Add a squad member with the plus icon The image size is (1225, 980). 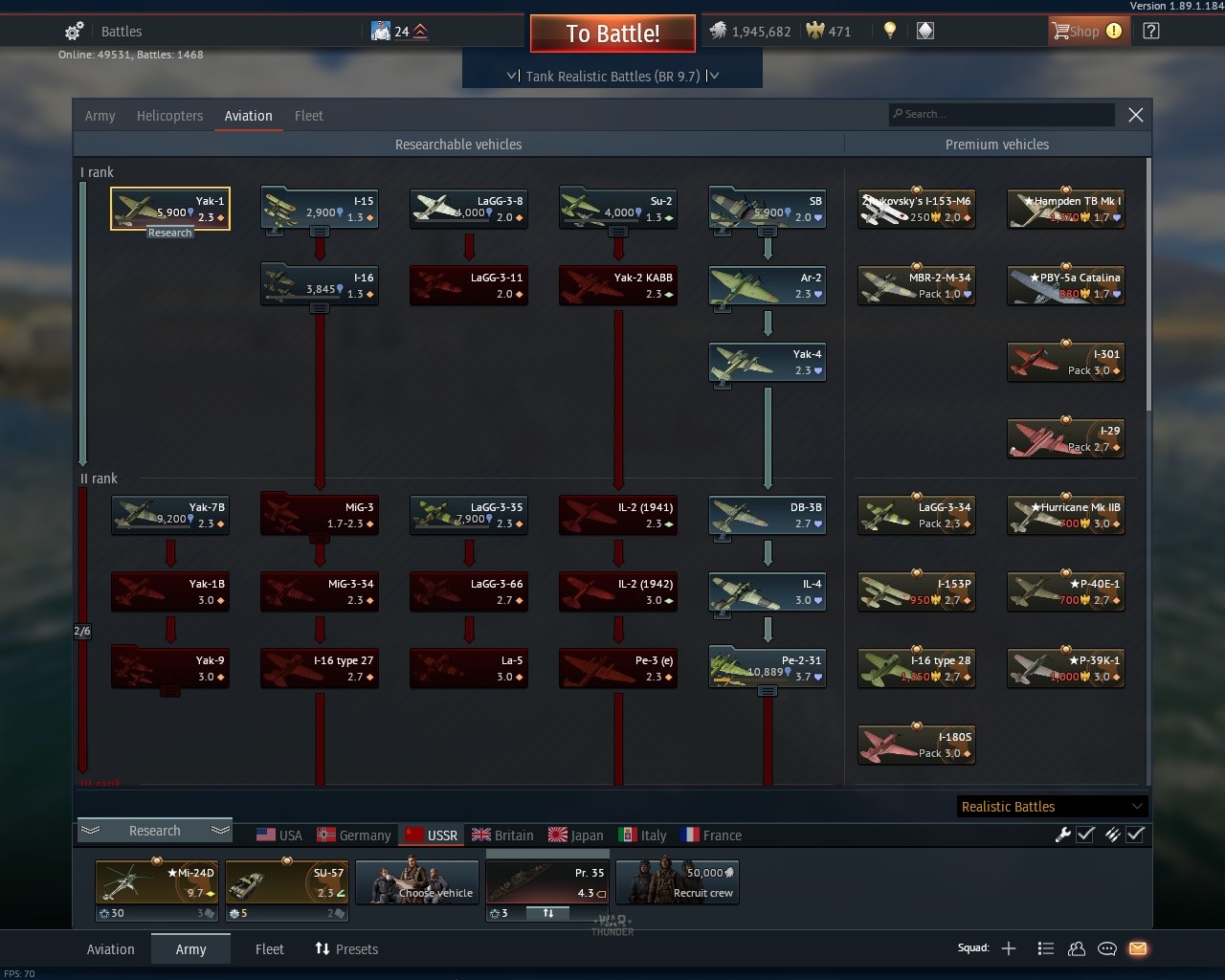pos(1009,948)
